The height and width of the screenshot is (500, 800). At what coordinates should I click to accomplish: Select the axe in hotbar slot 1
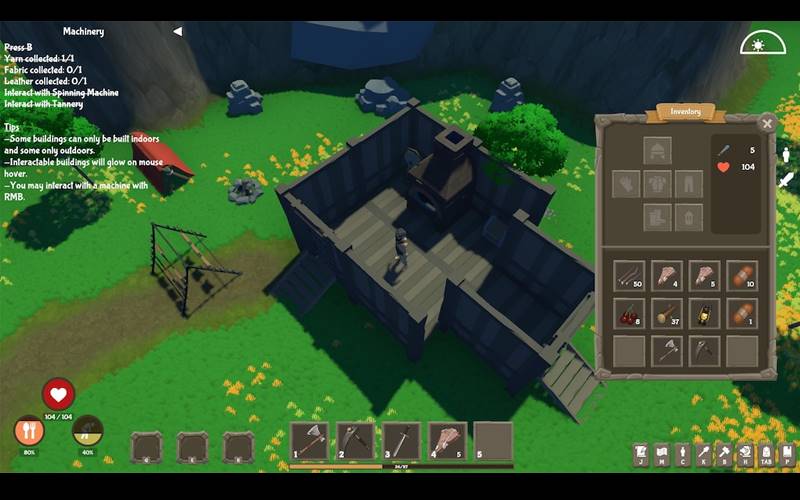pyautogui.click(x=310, y=441)
